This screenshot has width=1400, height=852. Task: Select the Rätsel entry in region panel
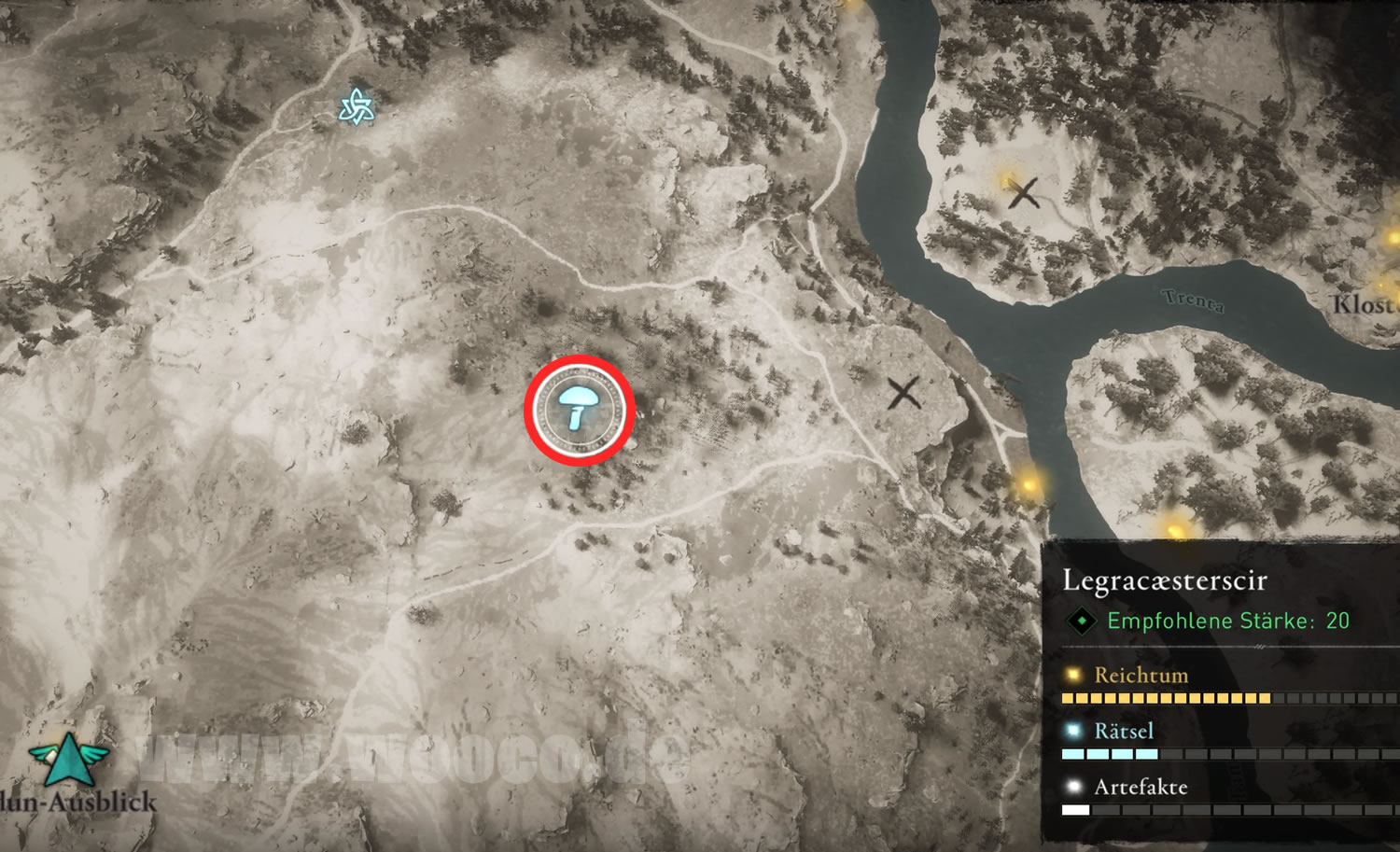(x=1124, y=731)
